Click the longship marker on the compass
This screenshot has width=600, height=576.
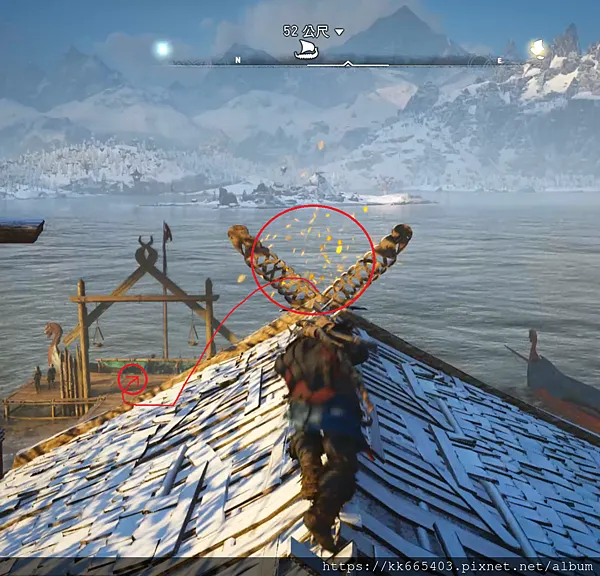(x=306, y=51)
